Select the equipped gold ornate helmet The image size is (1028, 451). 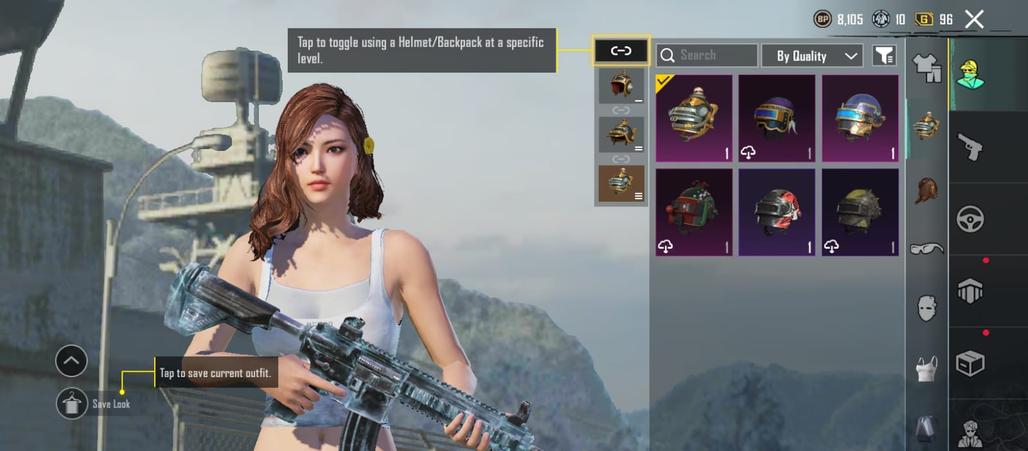pos(694,118)
